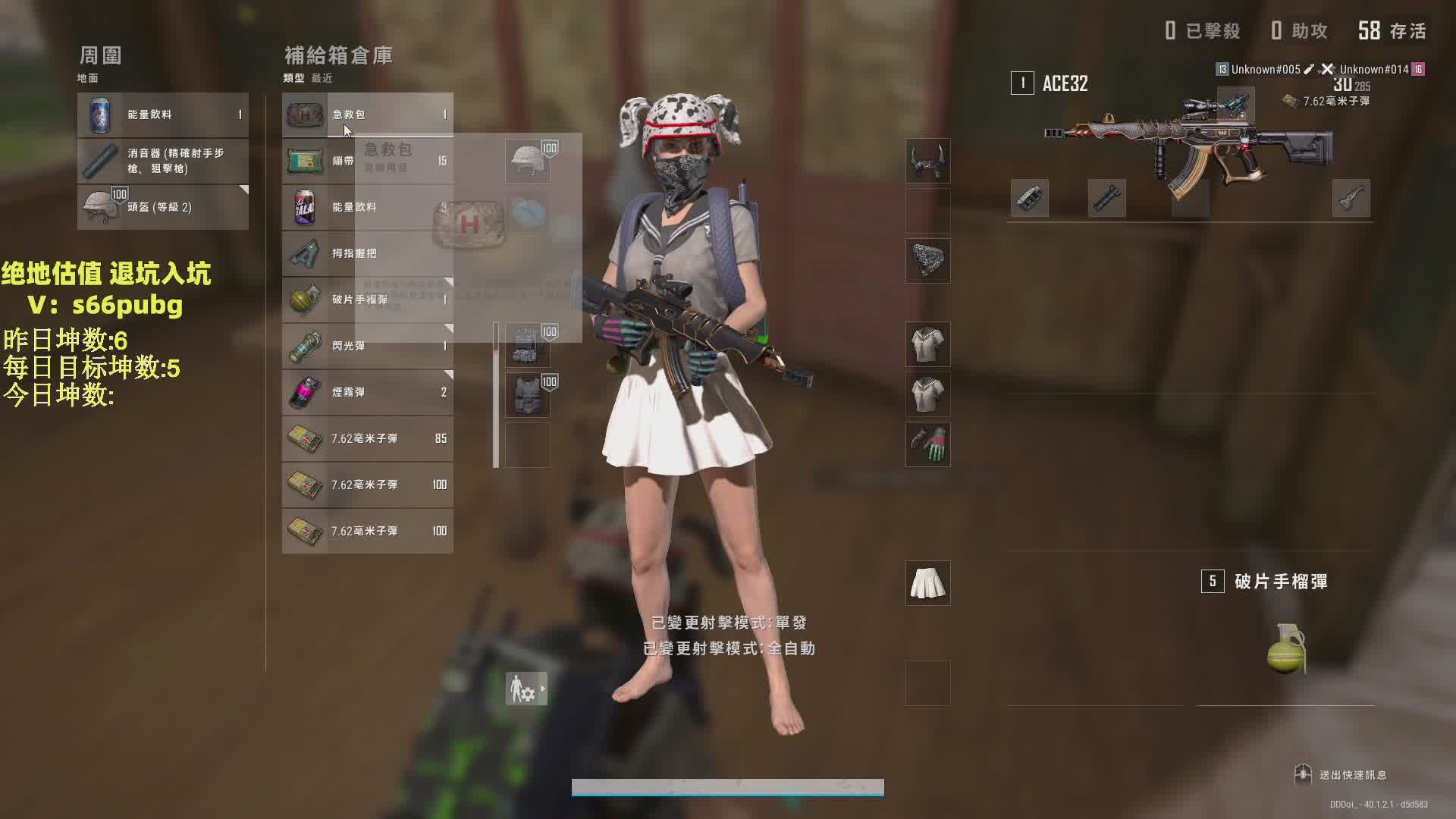Select the suppressor (消音器) ground item
The width and height of the screenshot is (1456, 819).
click(x=162, y=161)
